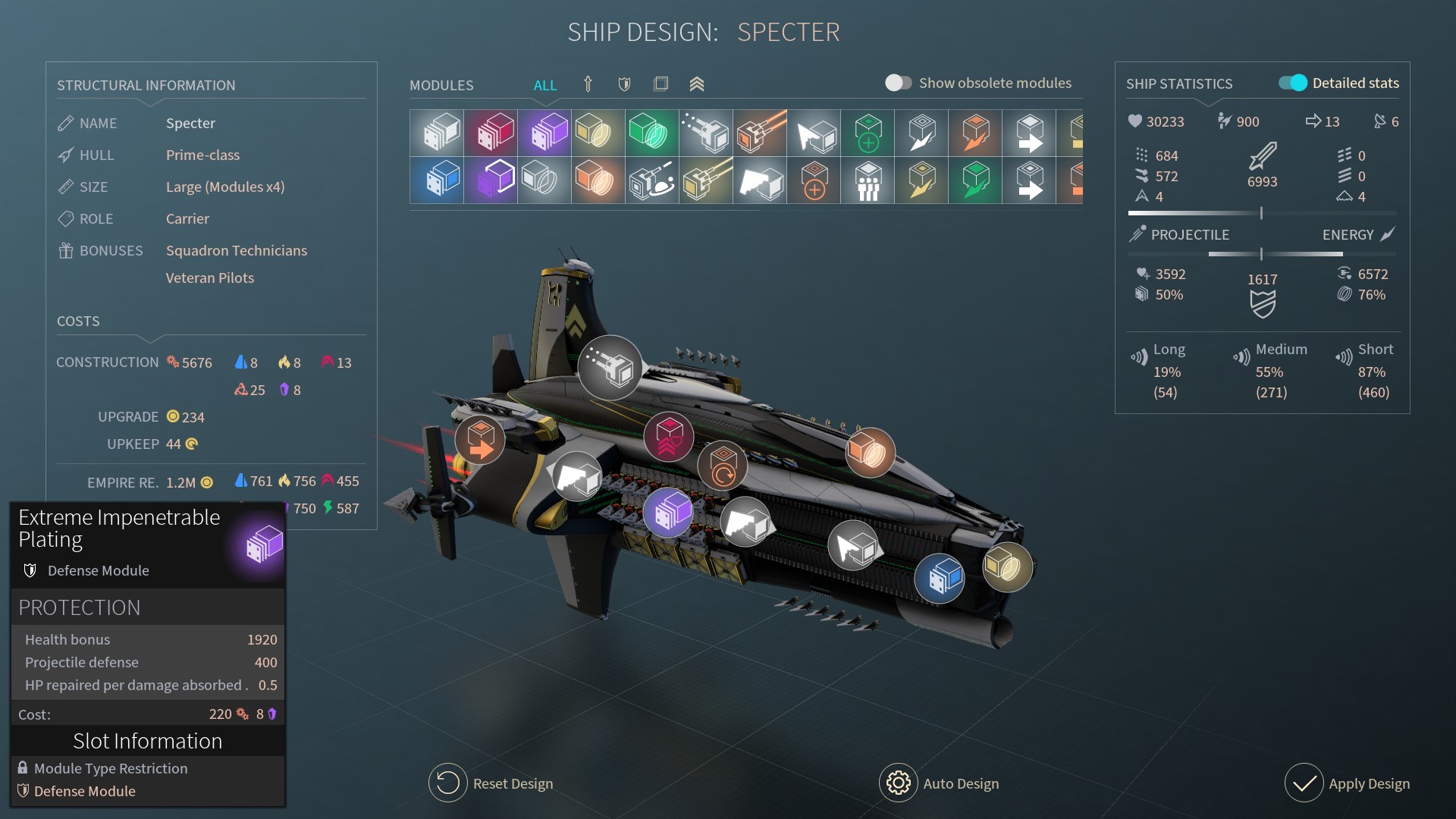This screenshot has width=1456, height=819.
Task: Turn off Detailed stats toggle
Action: [x=1293, y=83]
